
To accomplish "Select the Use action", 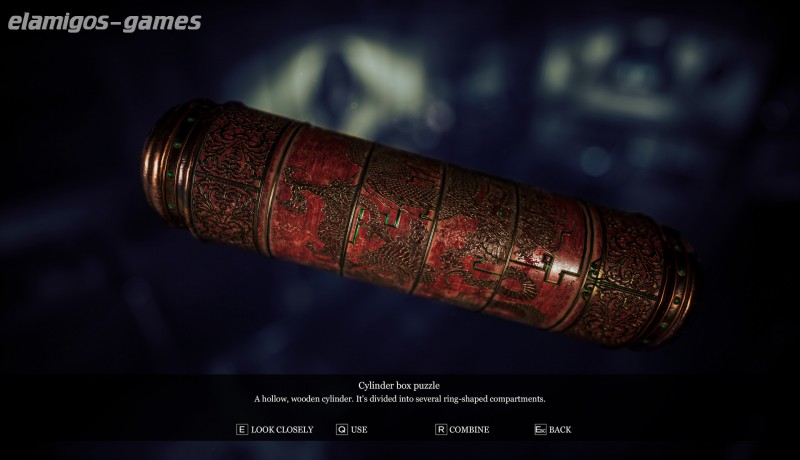I will pos(352,430).
